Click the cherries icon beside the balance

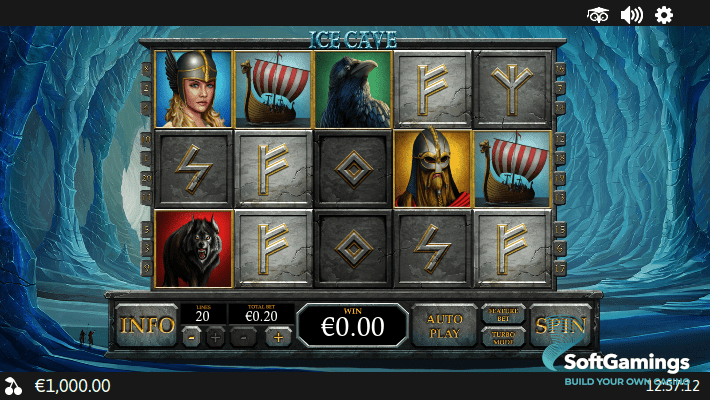click(13, 386)
